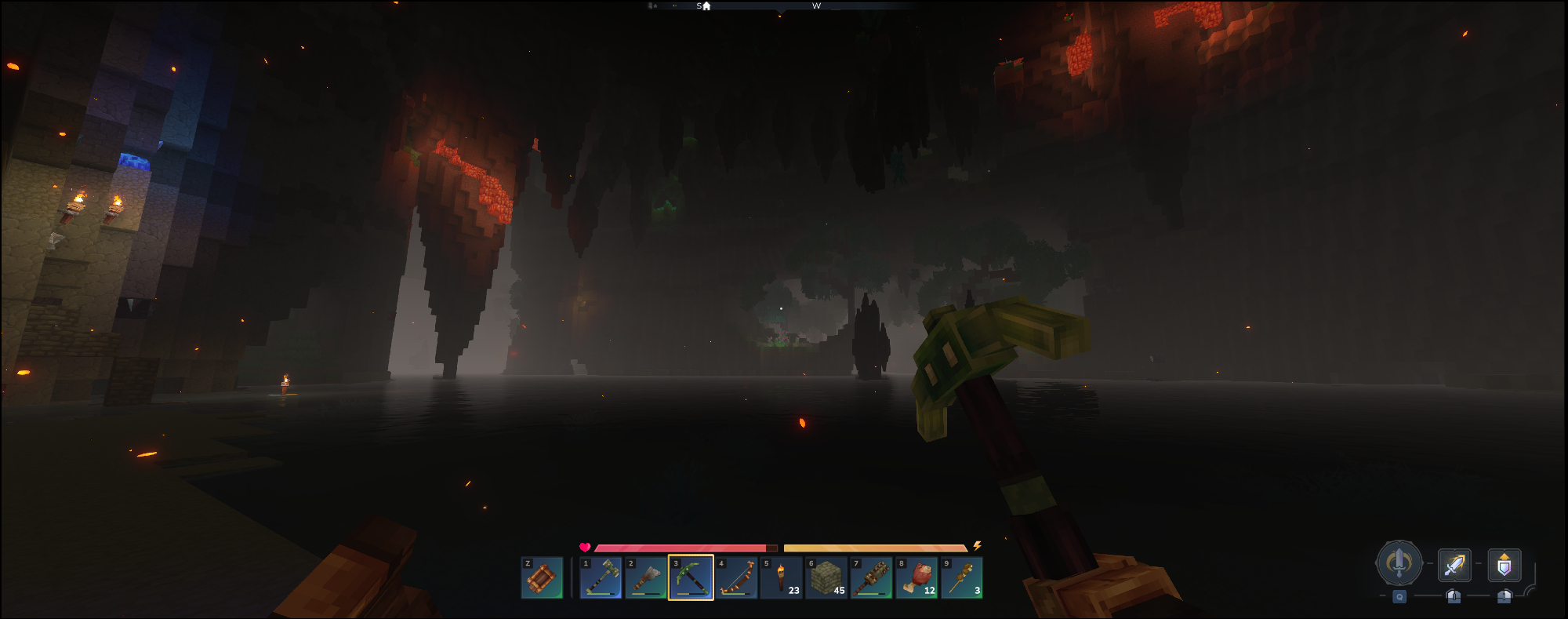Activate the round sword signature ability
This screenshot has width=1568, height=619.
click(1399, 563)
